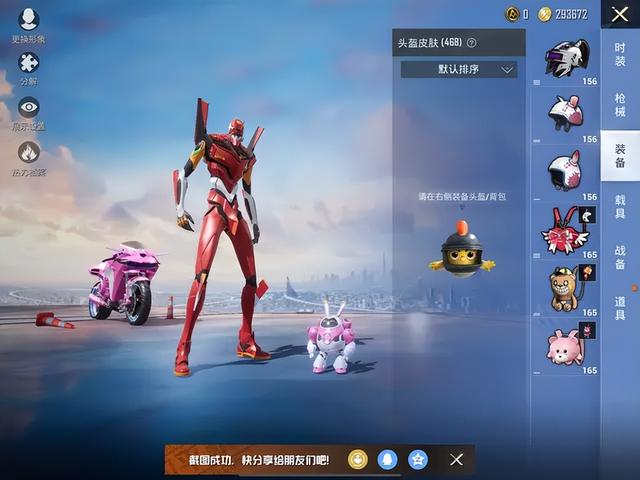Open the 默认排序 sort dropdown
The width and height of the screenshot is (640, 480).
(x=459, y=70)
